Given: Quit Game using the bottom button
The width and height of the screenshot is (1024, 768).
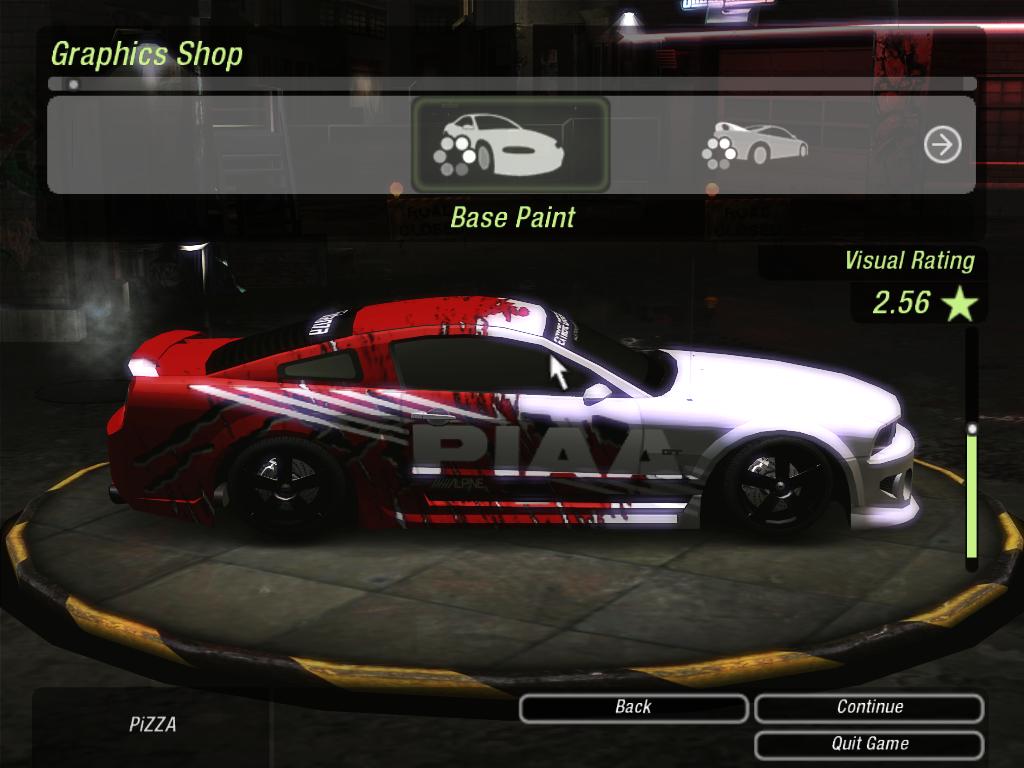Looking at the screenshot, I should click(869, 744).
